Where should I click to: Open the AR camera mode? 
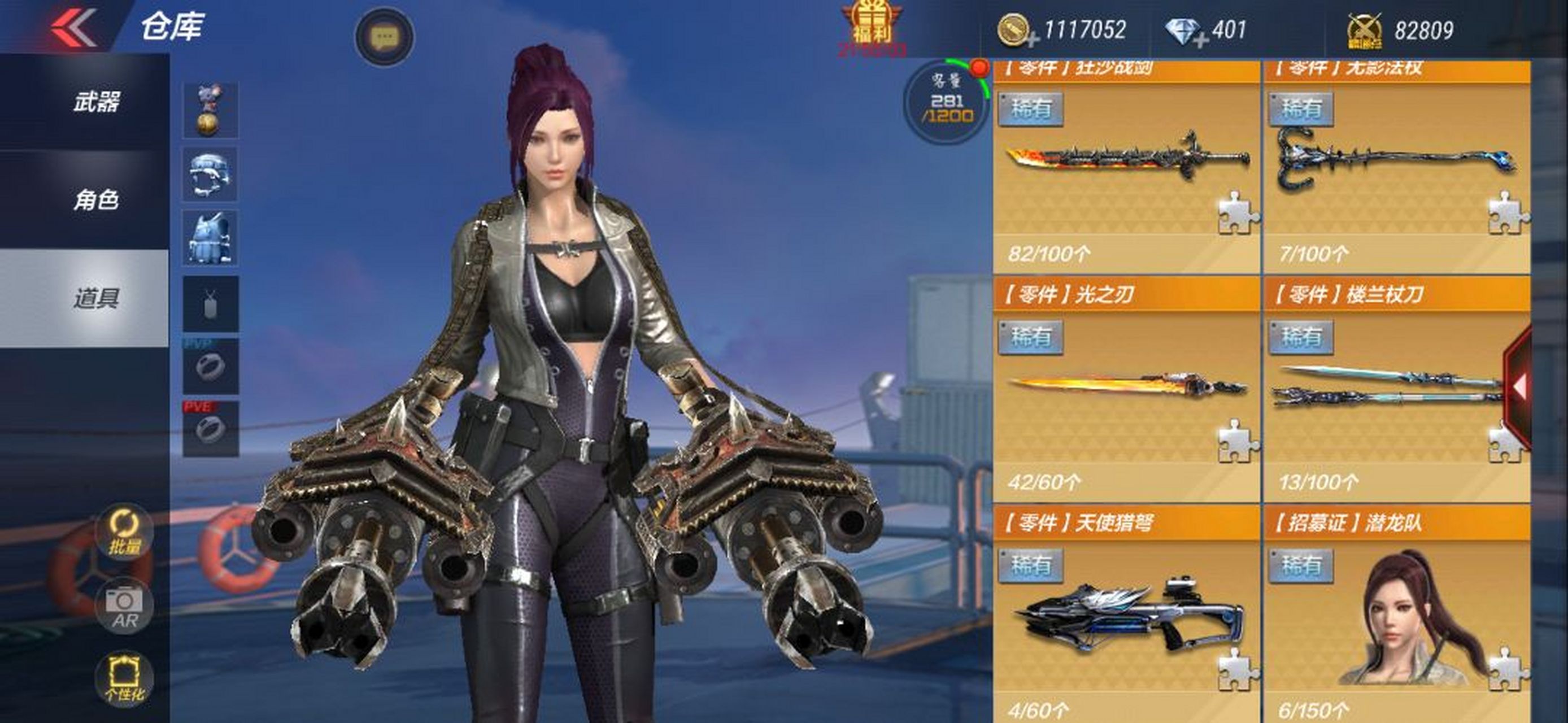(124, 607)
